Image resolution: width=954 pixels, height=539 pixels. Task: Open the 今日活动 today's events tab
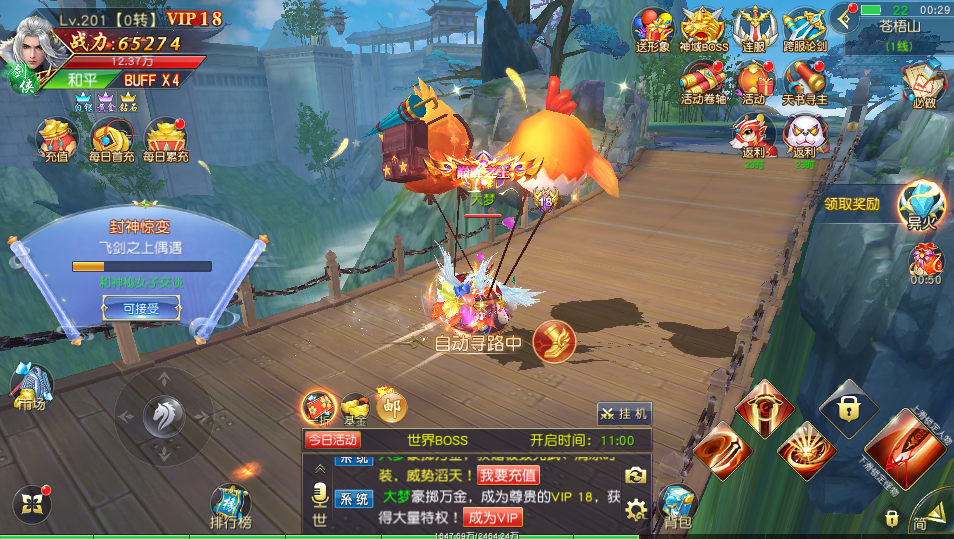pos(332,440)
